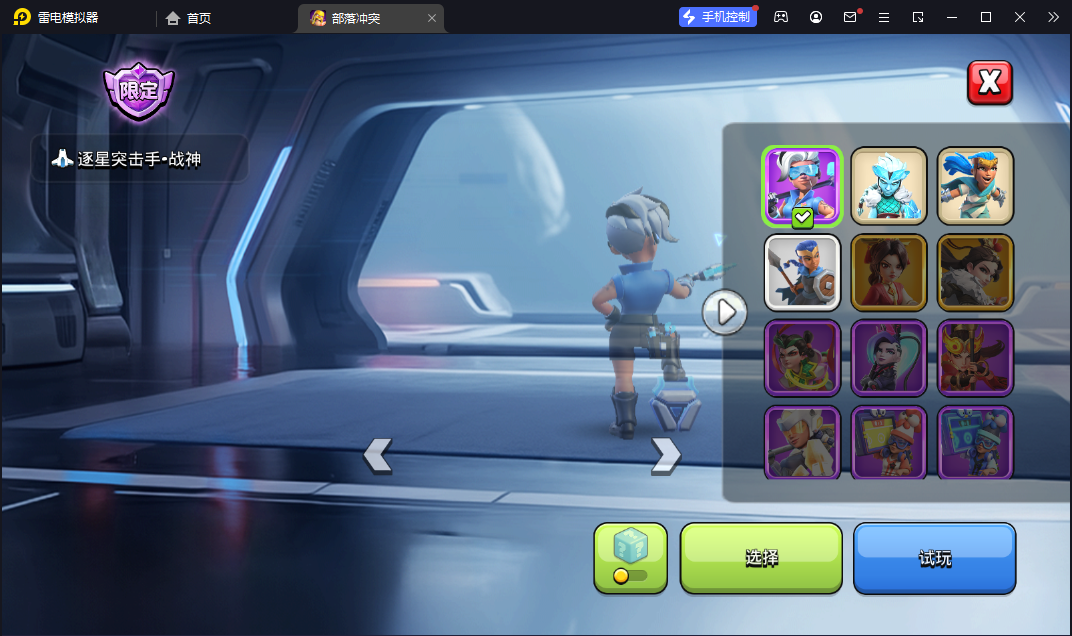1072x636 pixels.
Task: Select the white-haired goggles skin thumbnail
Action: (x=802, y=186)
